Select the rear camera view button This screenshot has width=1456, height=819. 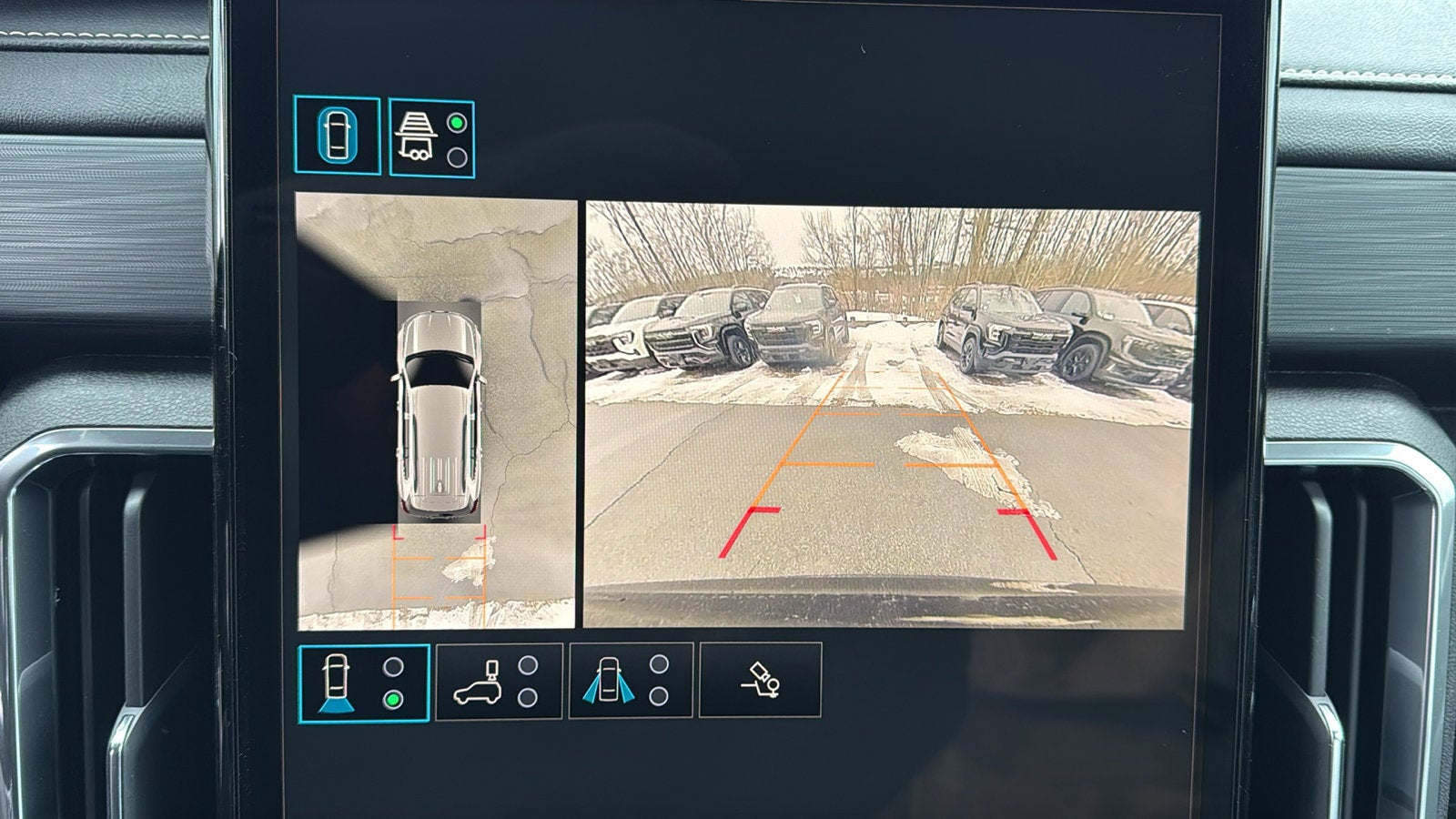(x=363, y=683)
